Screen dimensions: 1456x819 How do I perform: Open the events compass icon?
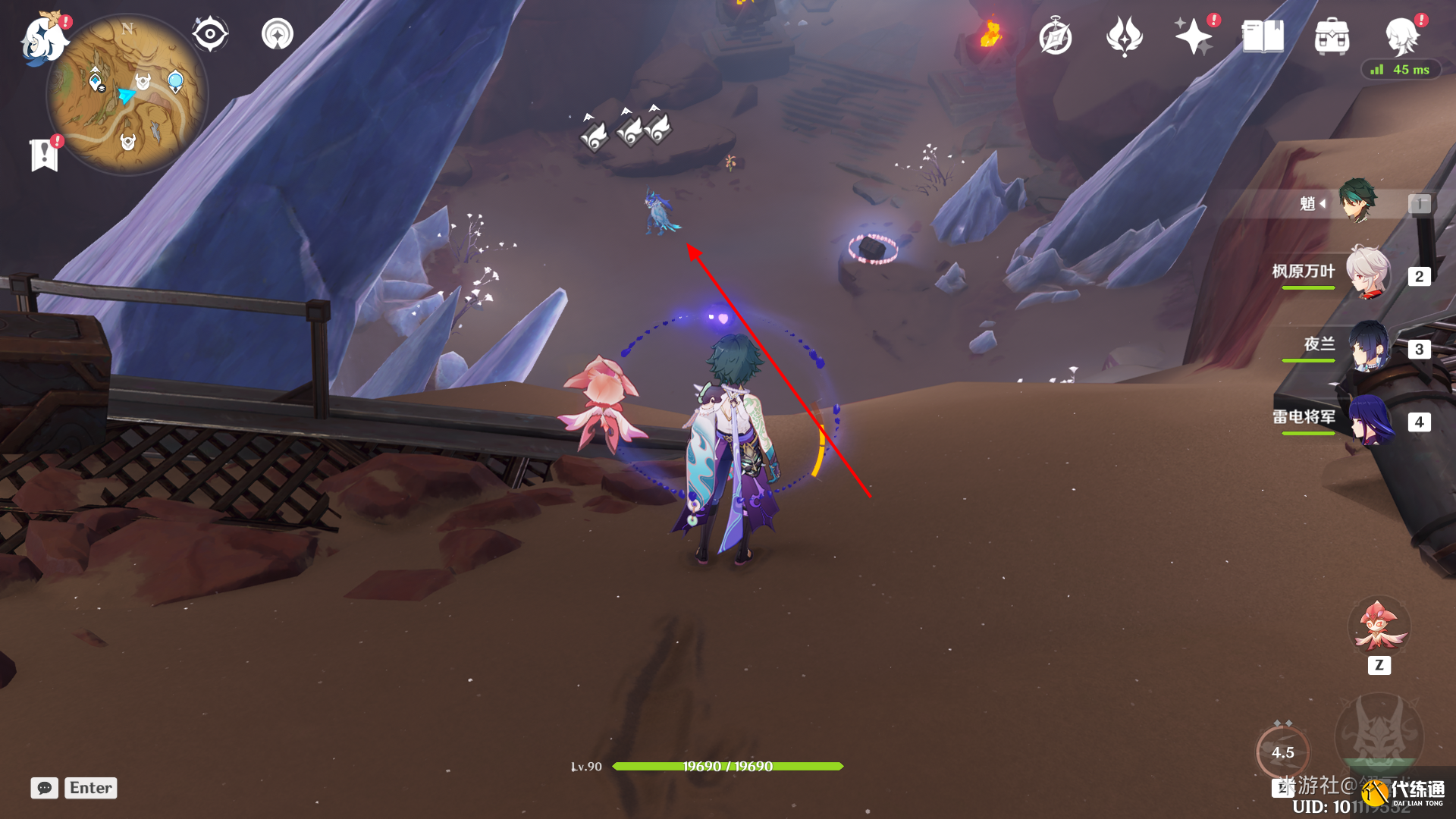(1055, 37)
